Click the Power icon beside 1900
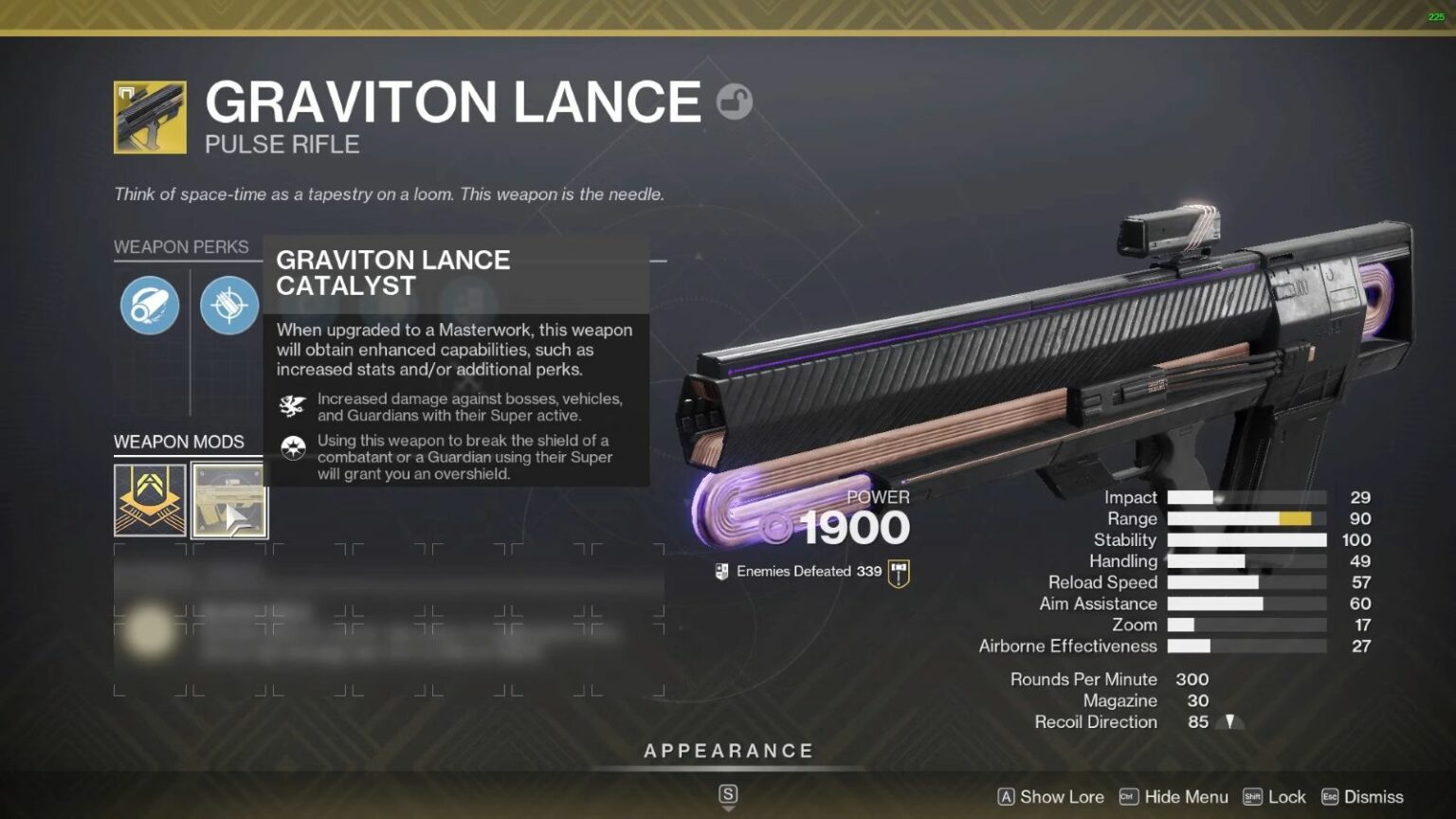 (x=774, y=529)
